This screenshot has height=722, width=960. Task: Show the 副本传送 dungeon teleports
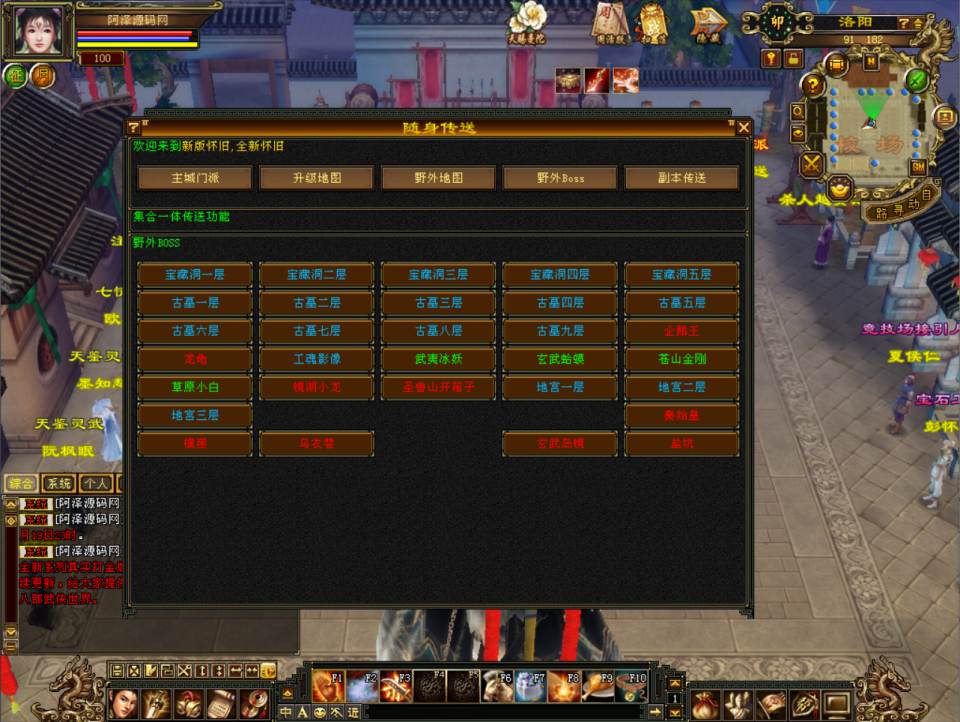tap(682, 178)
